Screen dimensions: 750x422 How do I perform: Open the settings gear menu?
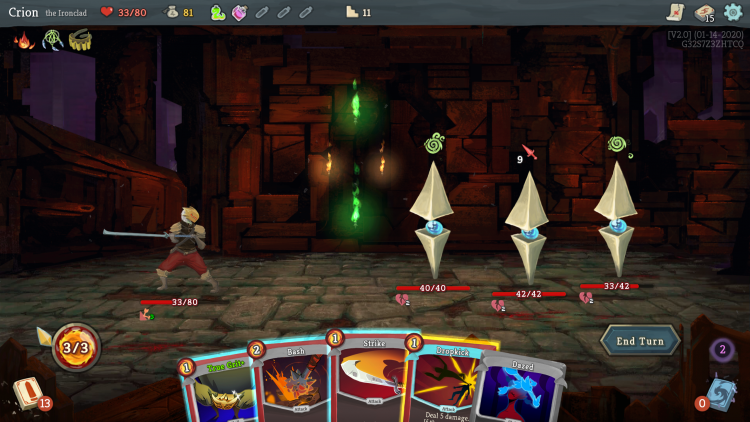pos(733,12)
